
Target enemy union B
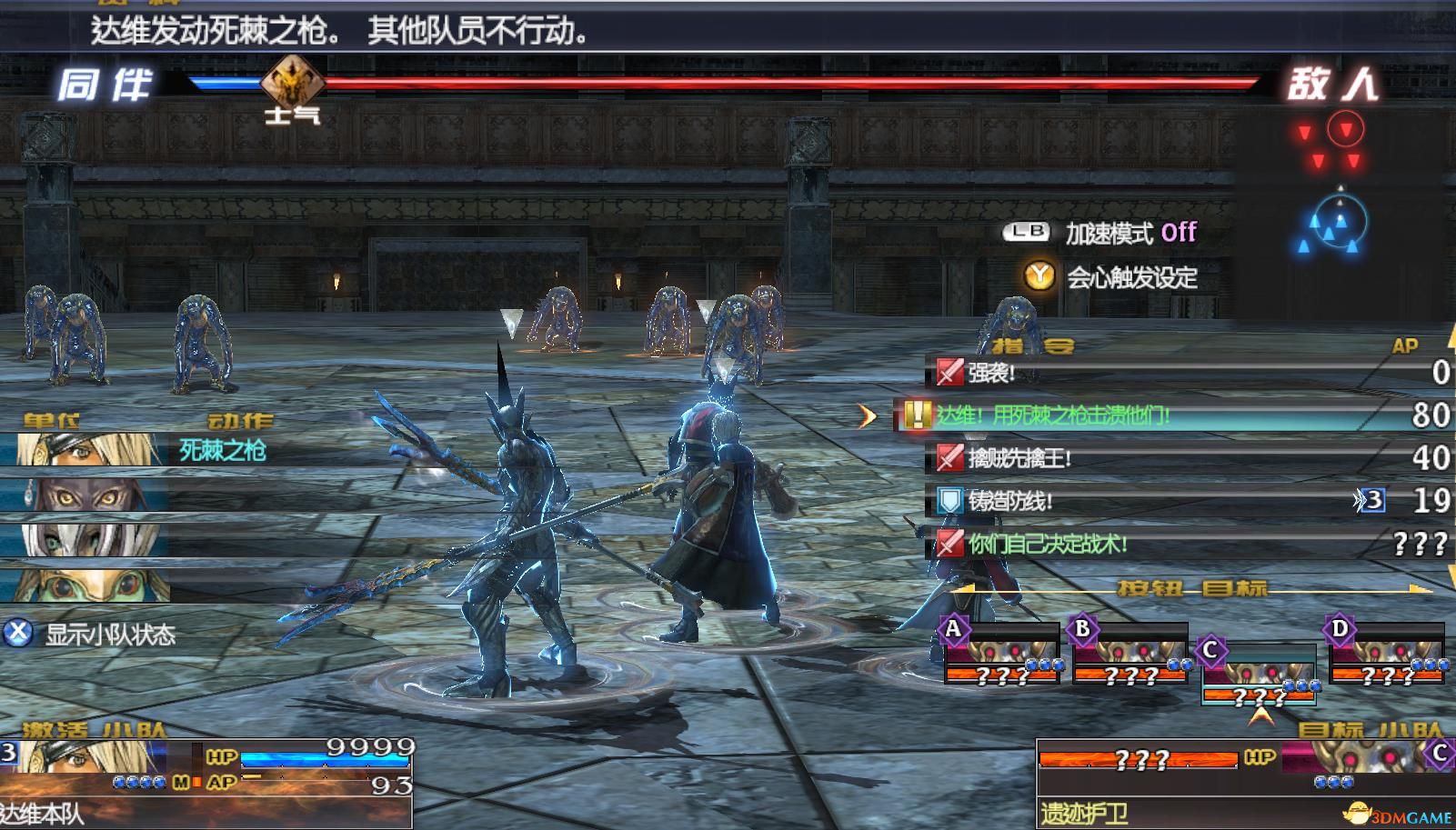coord(1130,655)
